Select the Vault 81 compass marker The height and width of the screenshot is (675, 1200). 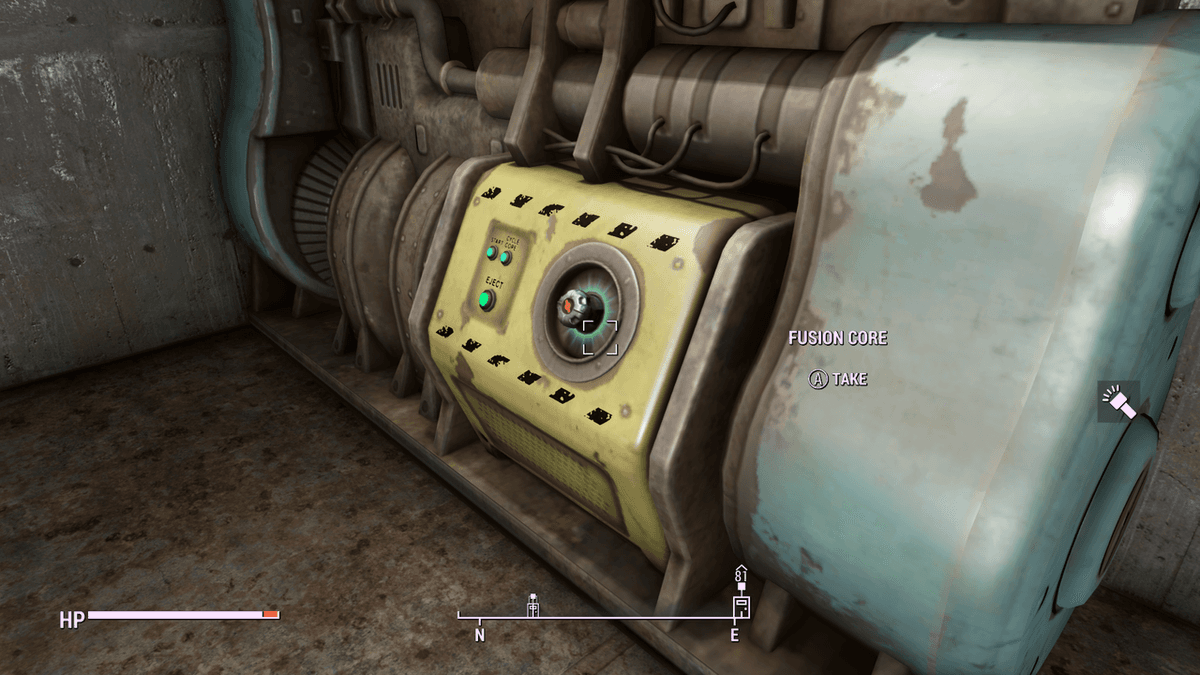click(740, 592)
